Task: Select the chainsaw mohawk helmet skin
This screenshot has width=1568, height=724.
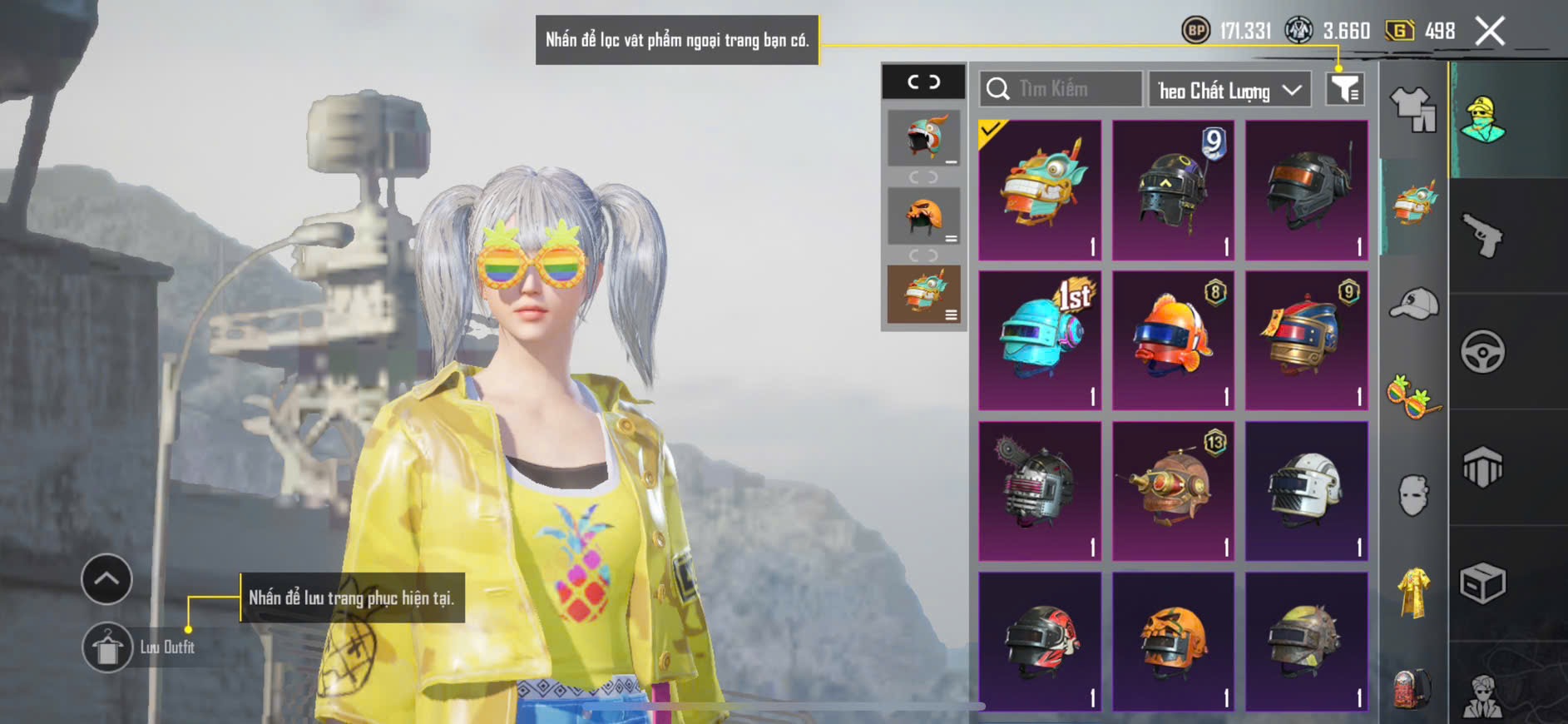Action: (1040, 491)
